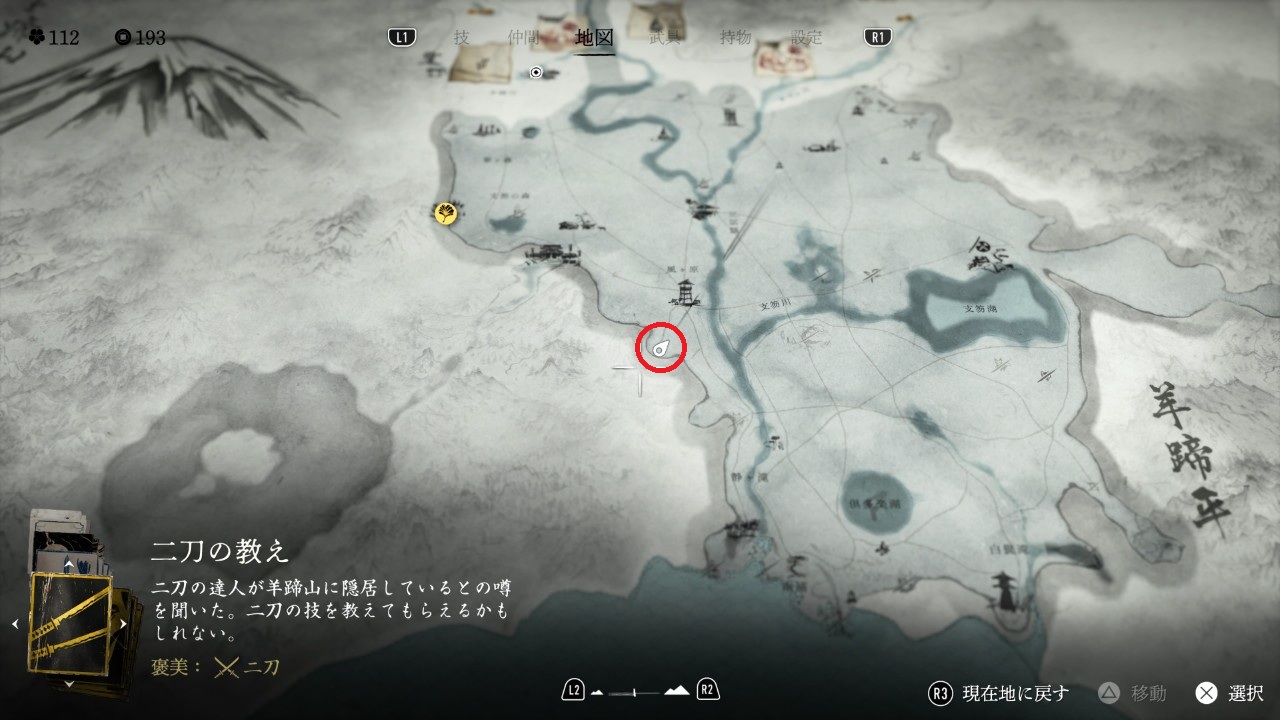
Task: Click the white player position marker
Action: tap(661, 348)
